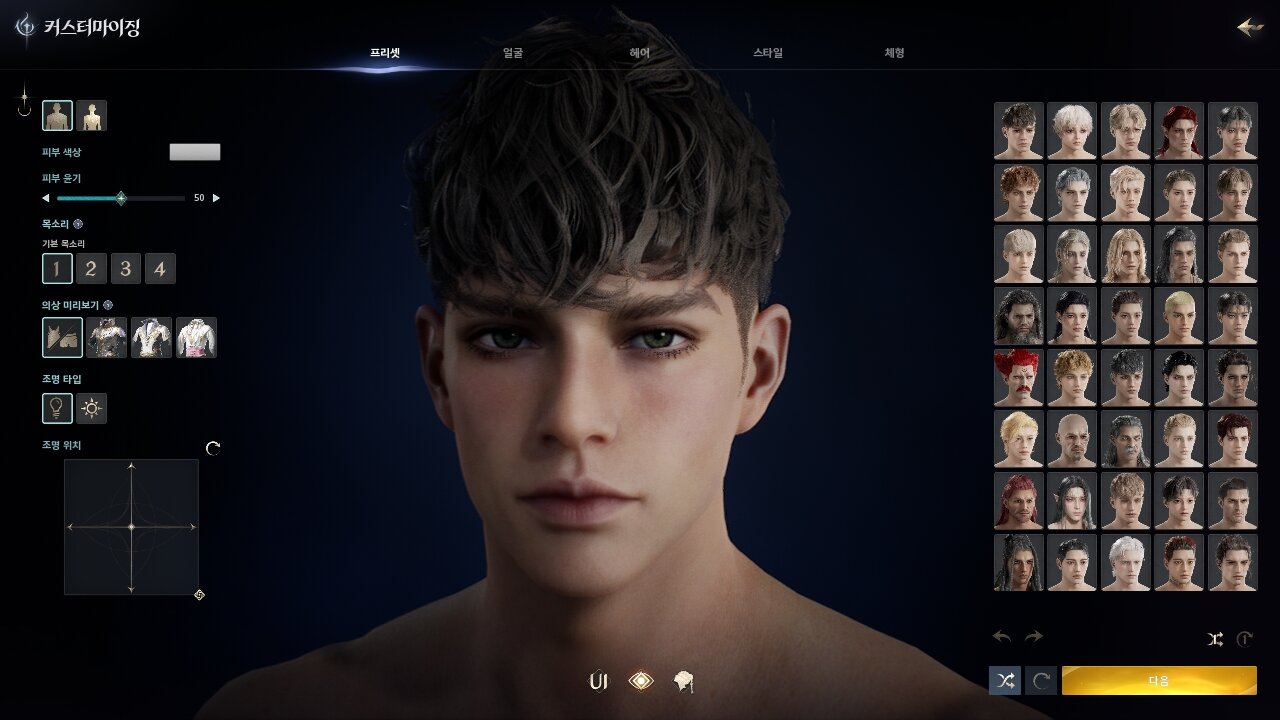Select the 스타일 tab
Image resolution: width=1280 pixels, height=720 pixels.
click(x=768, y=53)
